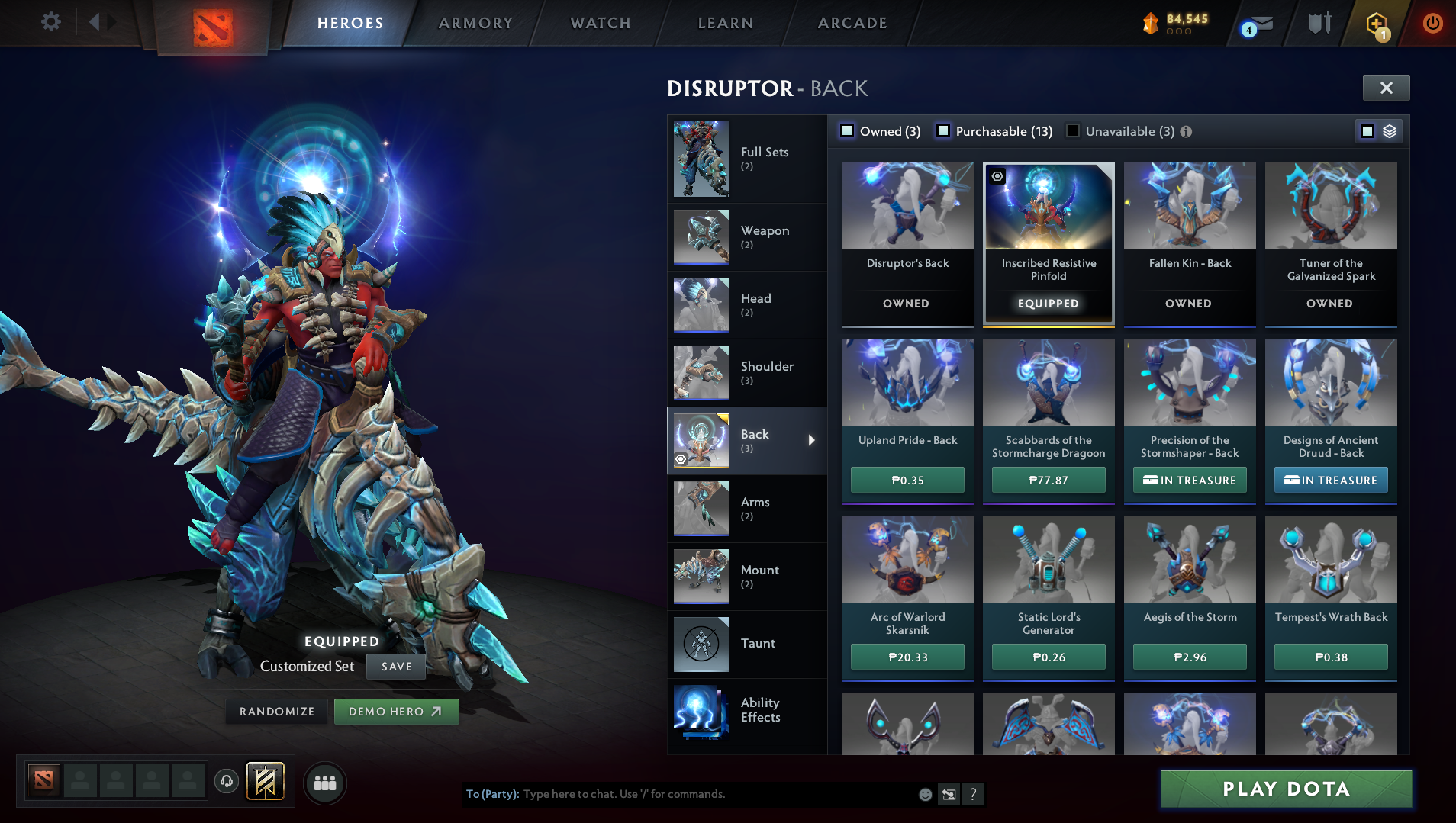Click the red power exit icon
Image resolution: width=1456 pixels, height=823 pixels.
1432,23
